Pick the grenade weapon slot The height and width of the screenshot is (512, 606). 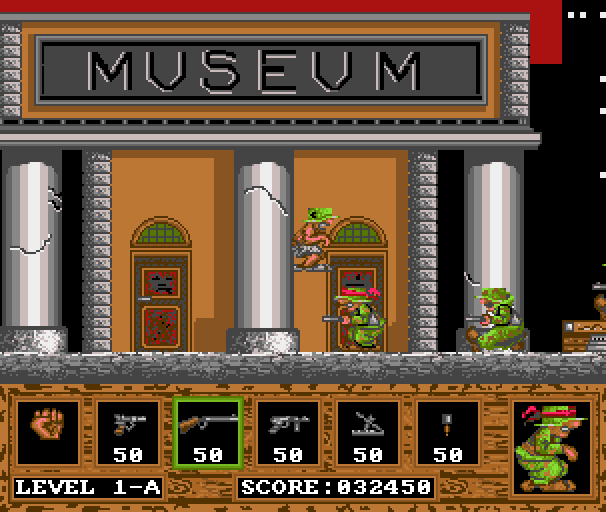(447, 432)
